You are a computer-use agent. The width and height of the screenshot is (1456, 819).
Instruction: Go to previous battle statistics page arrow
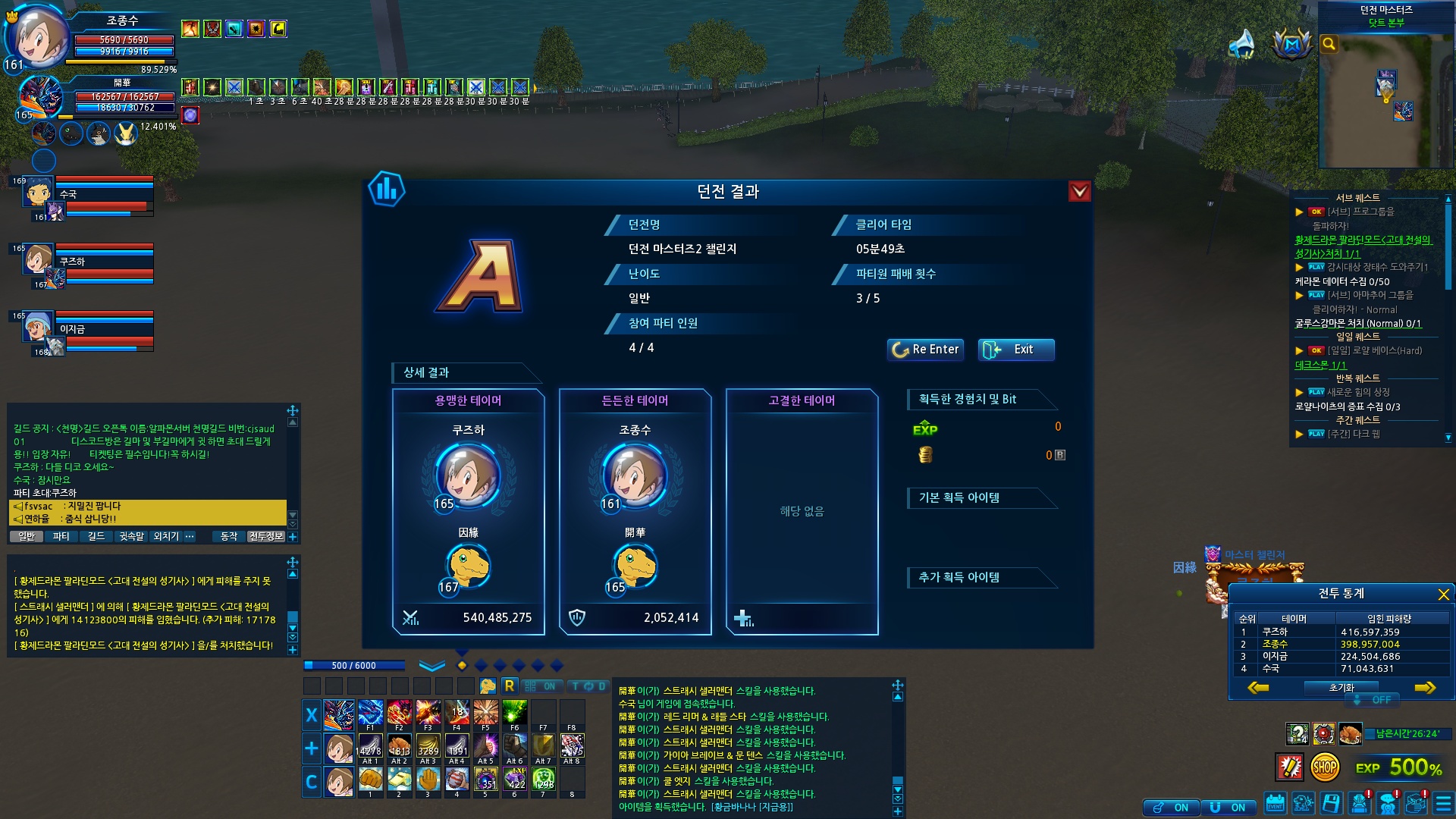tap(1258, 688)
